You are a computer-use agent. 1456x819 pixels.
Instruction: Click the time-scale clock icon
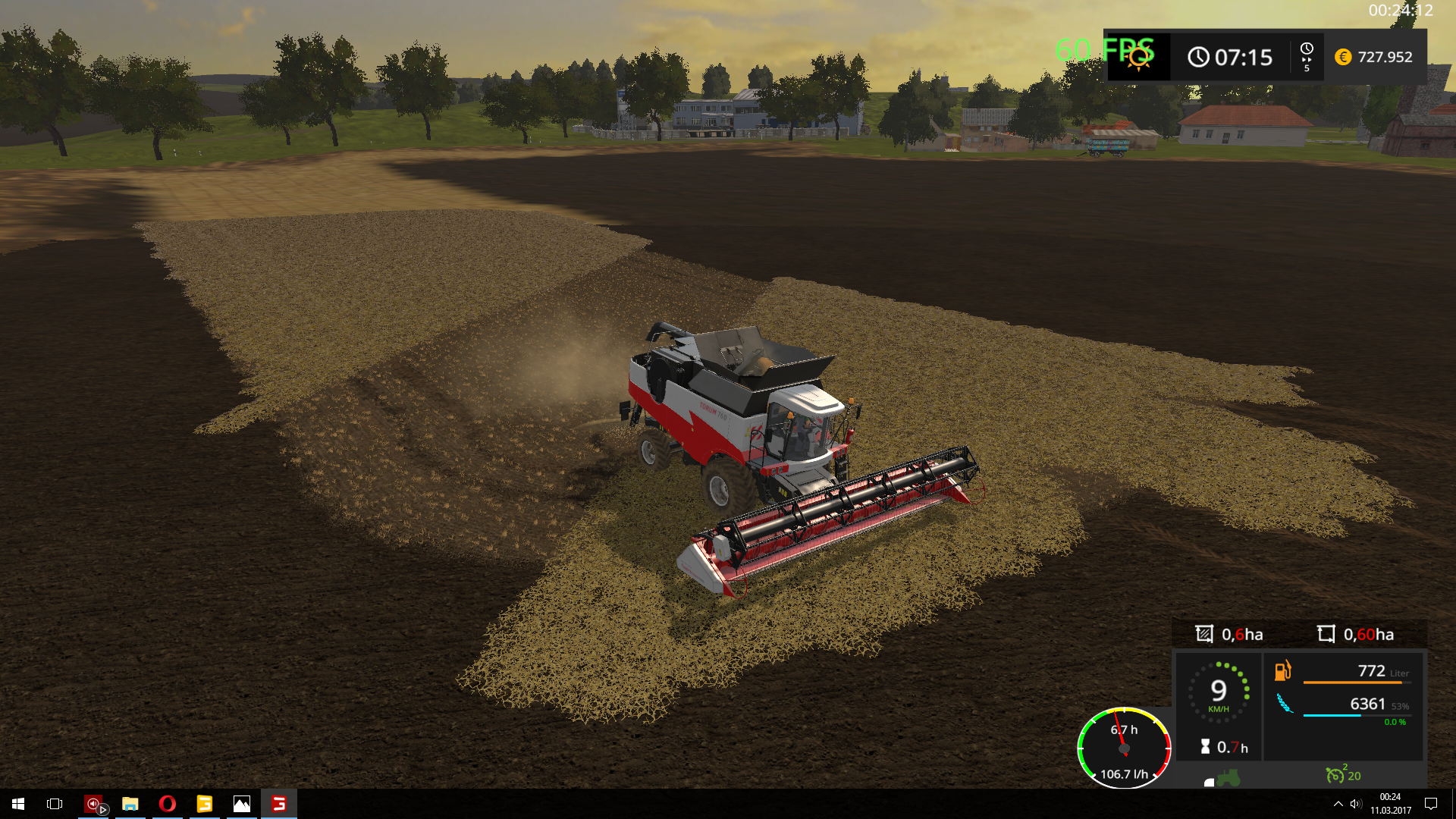(1307, 50)
